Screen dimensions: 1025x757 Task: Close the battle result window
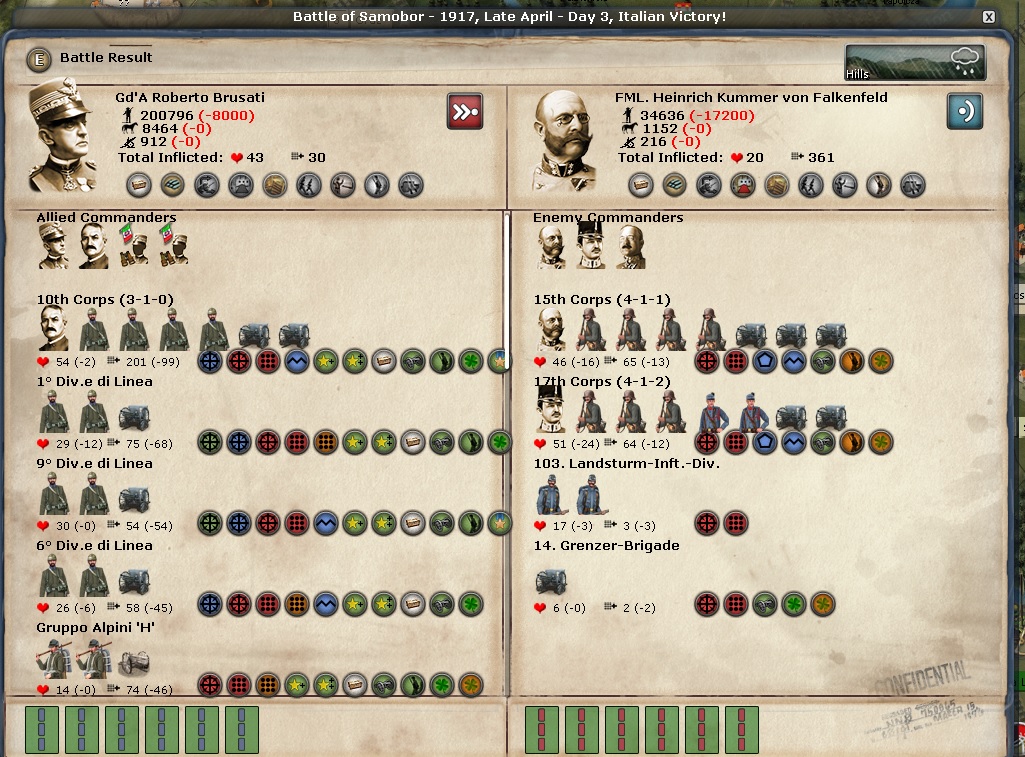tap(988, 17)
